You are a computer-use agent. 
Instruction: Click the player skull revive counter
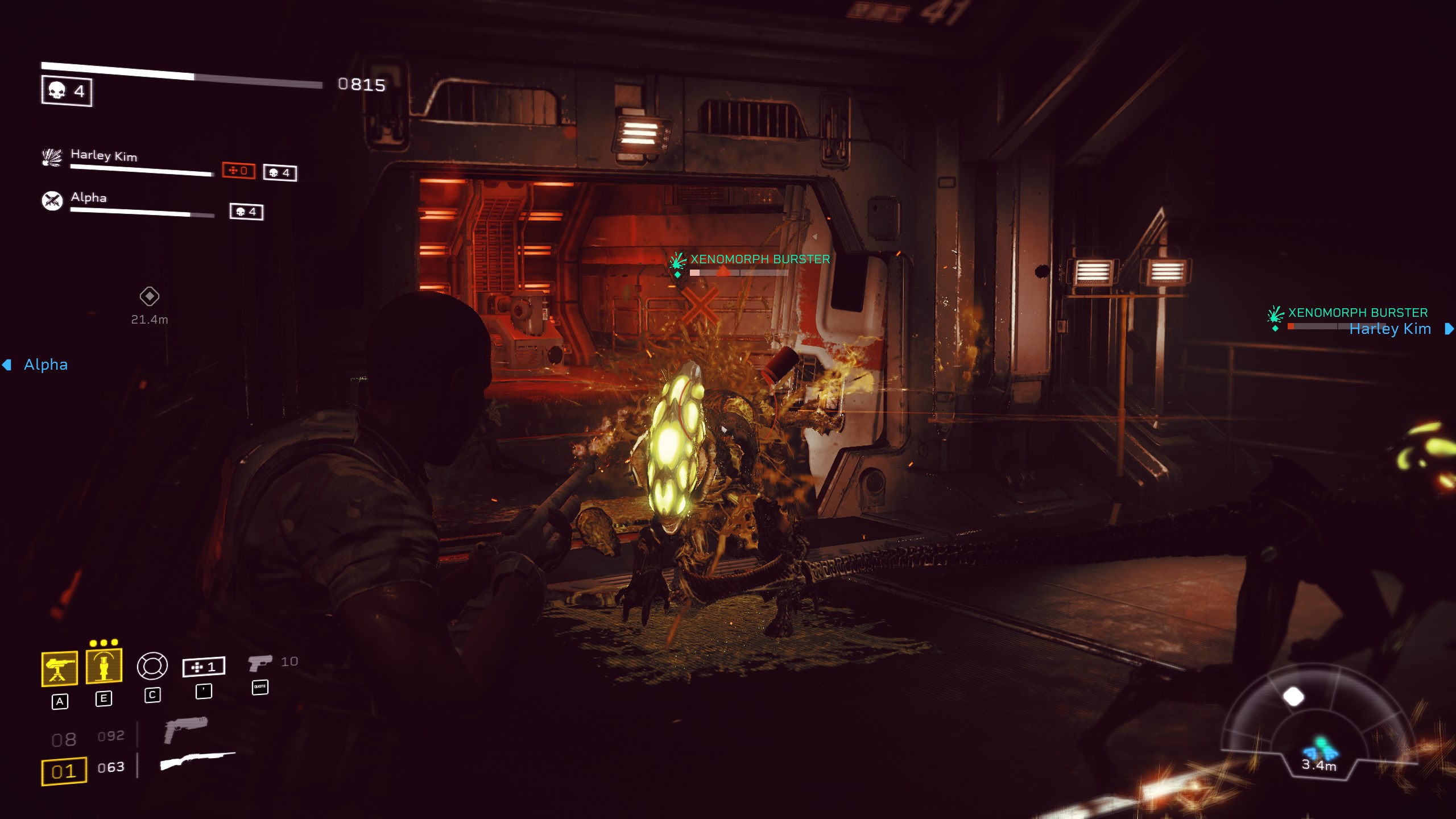(67, 91)
